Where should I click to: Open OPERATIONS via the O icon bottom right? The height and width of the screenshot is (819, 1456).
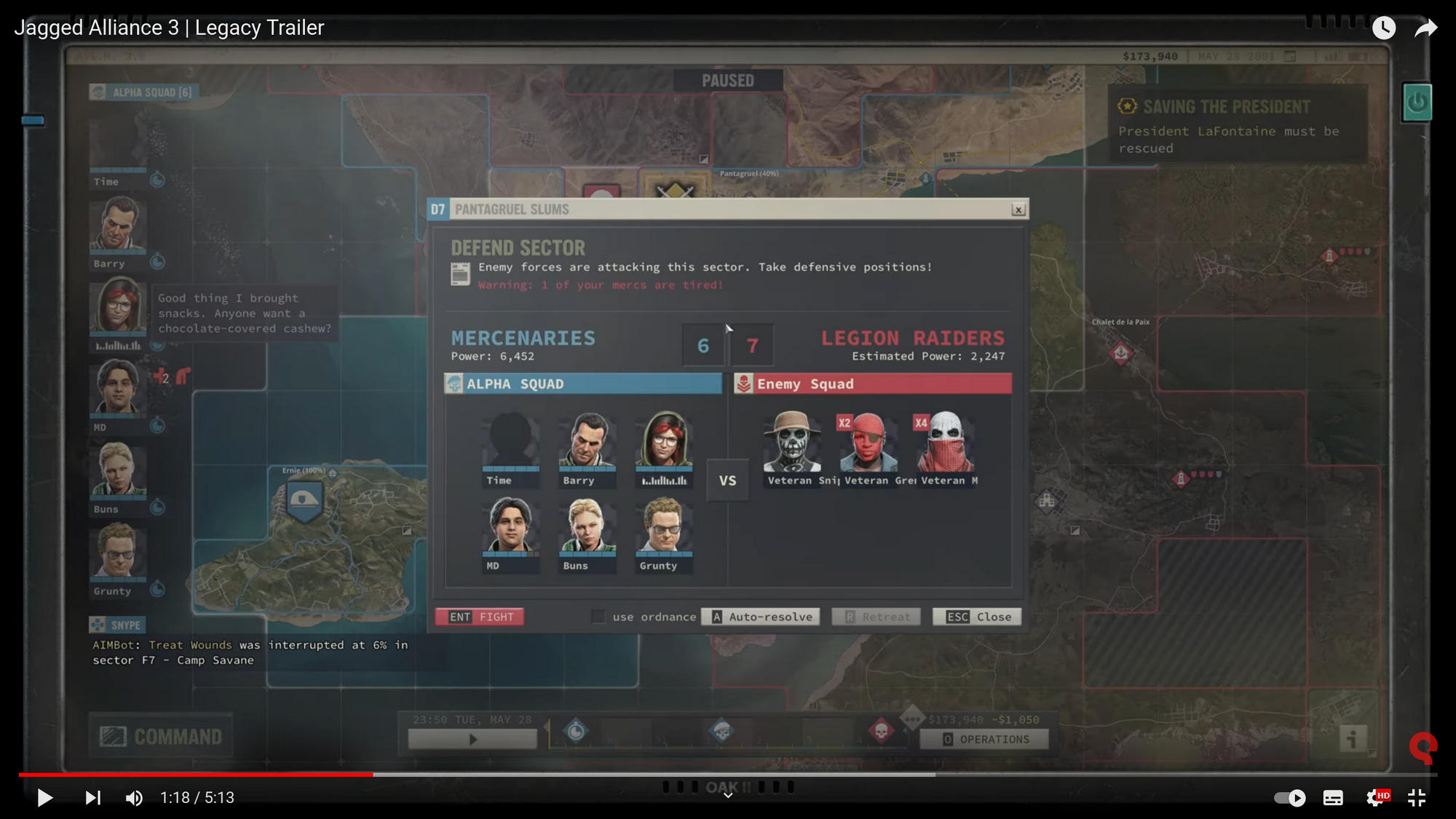tap(946, 739)
